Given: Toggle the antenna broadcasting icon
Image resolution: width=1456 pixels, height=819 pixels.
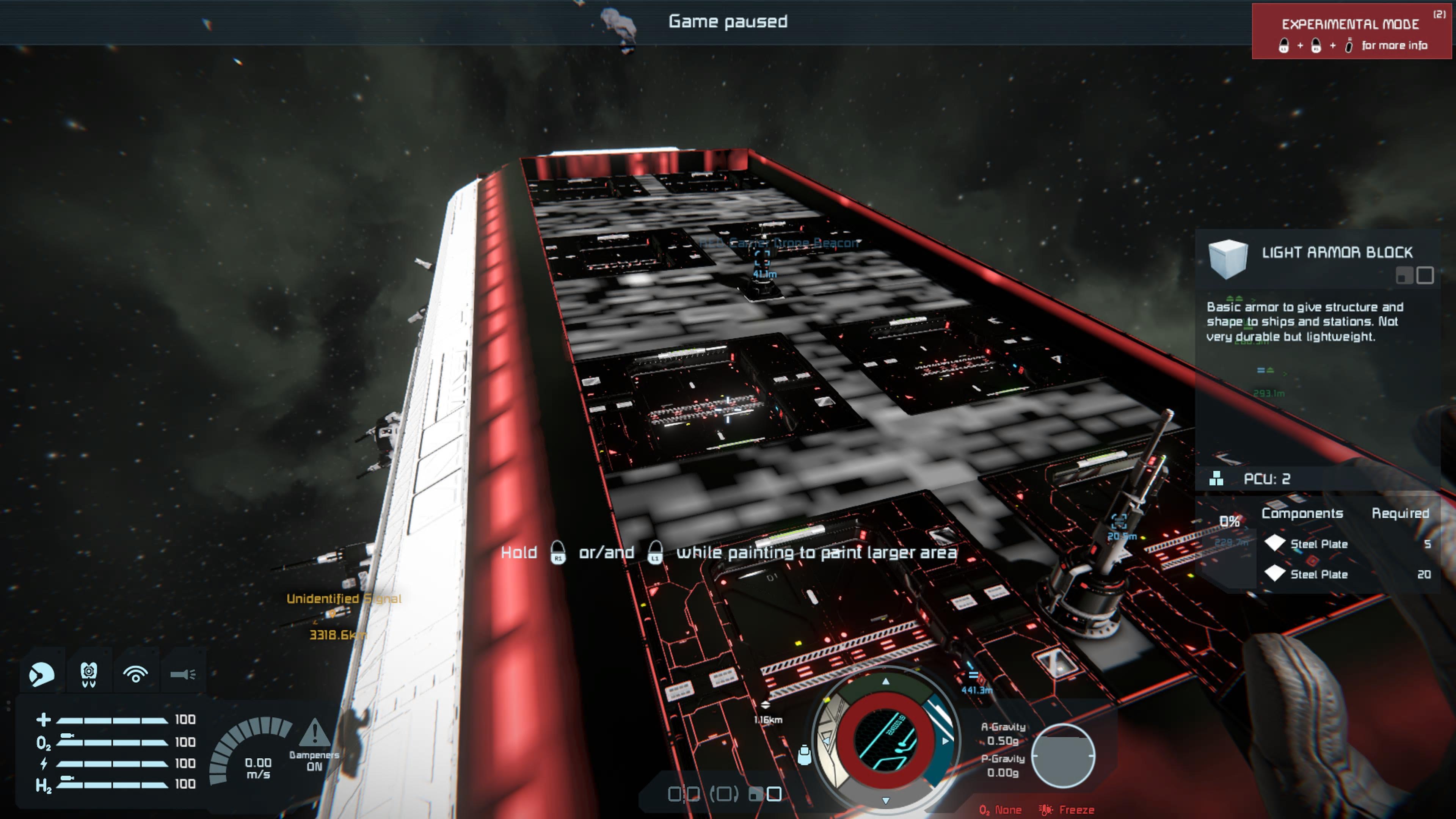Looking at the screenshot, I should (x=136, y=674).
